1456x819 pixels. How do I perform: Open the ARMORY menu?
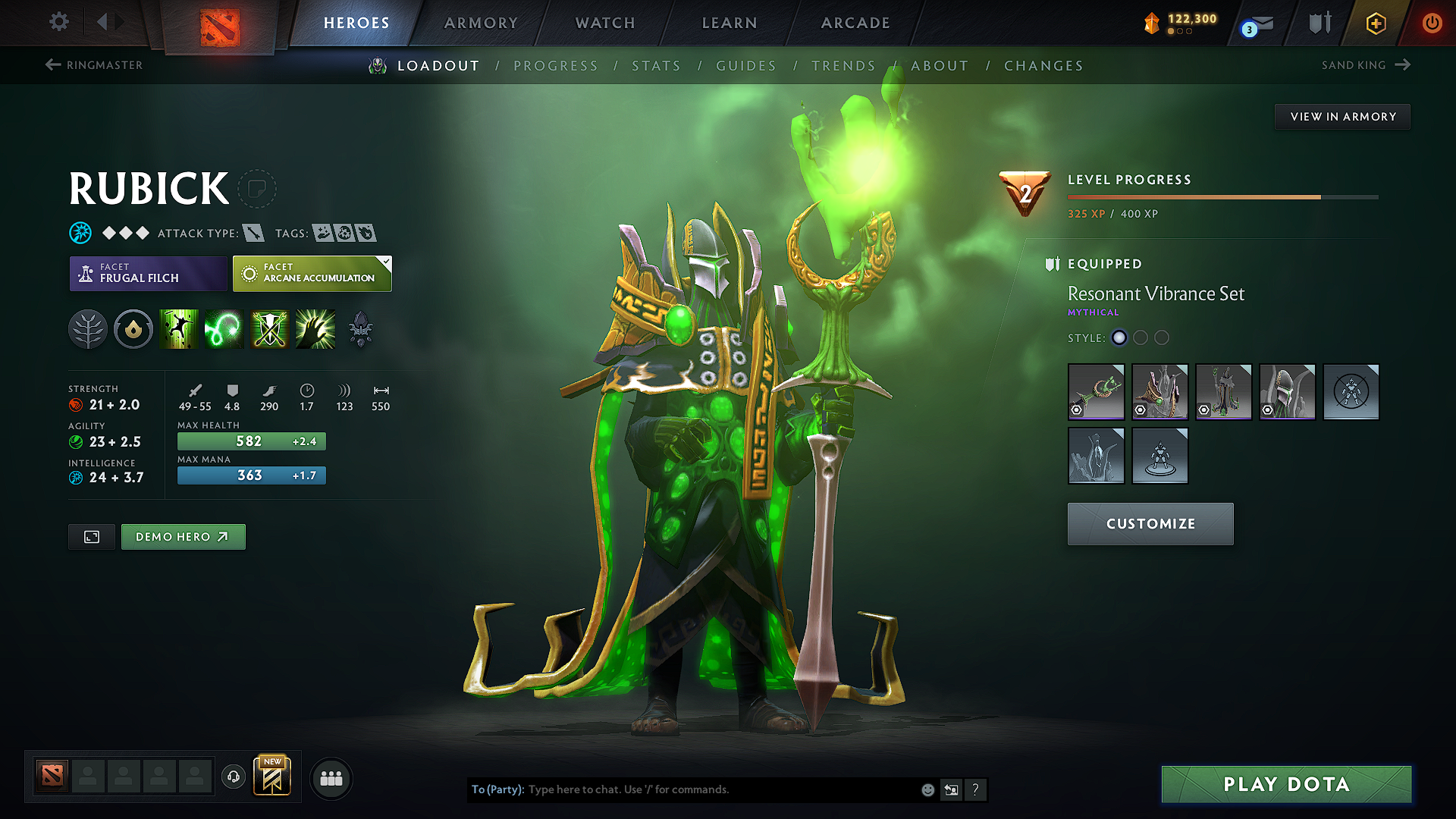coord(480,23)
